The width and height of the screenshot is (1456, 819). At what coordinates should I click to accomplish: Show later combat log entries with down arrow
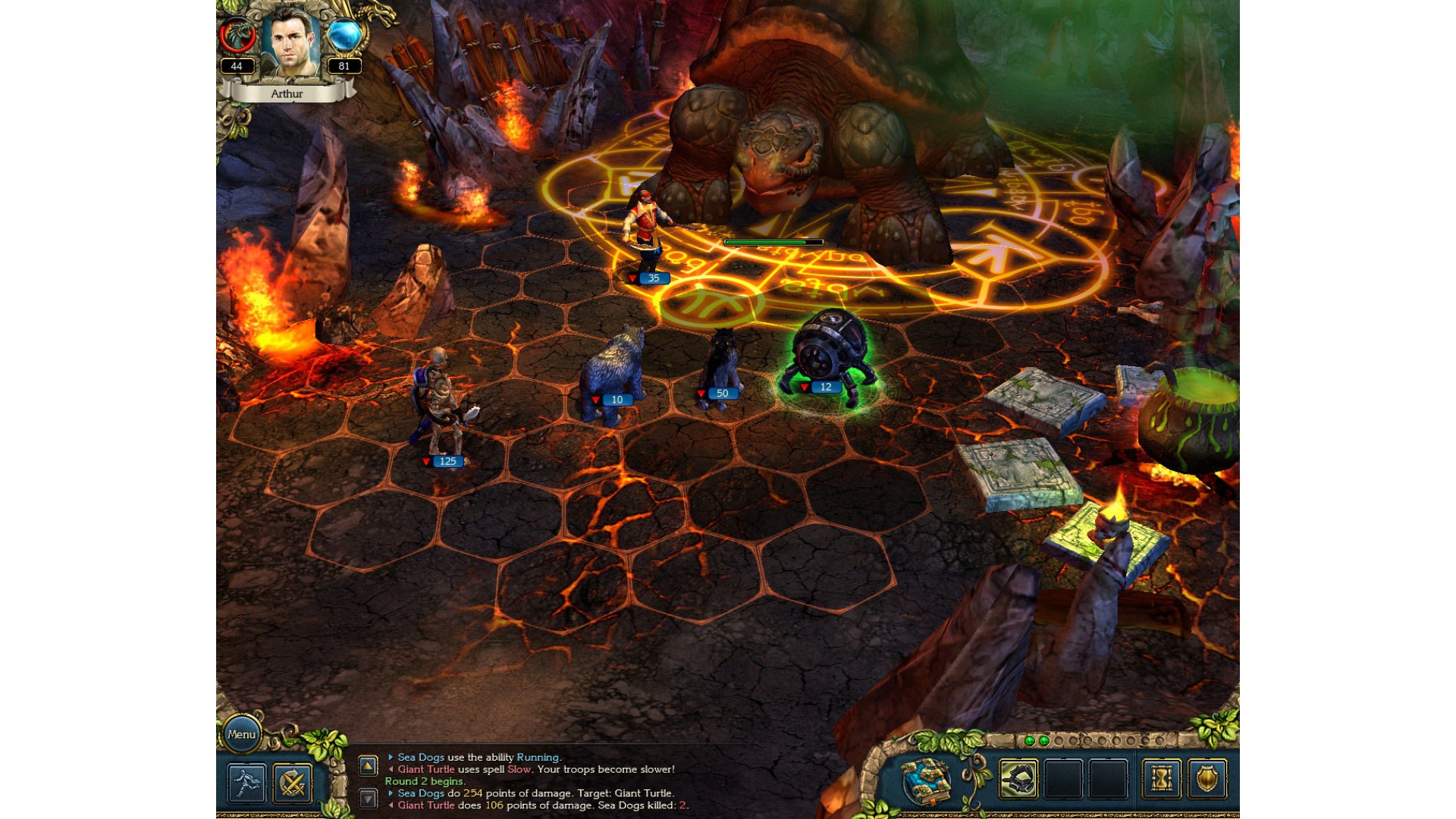[368, 798]
